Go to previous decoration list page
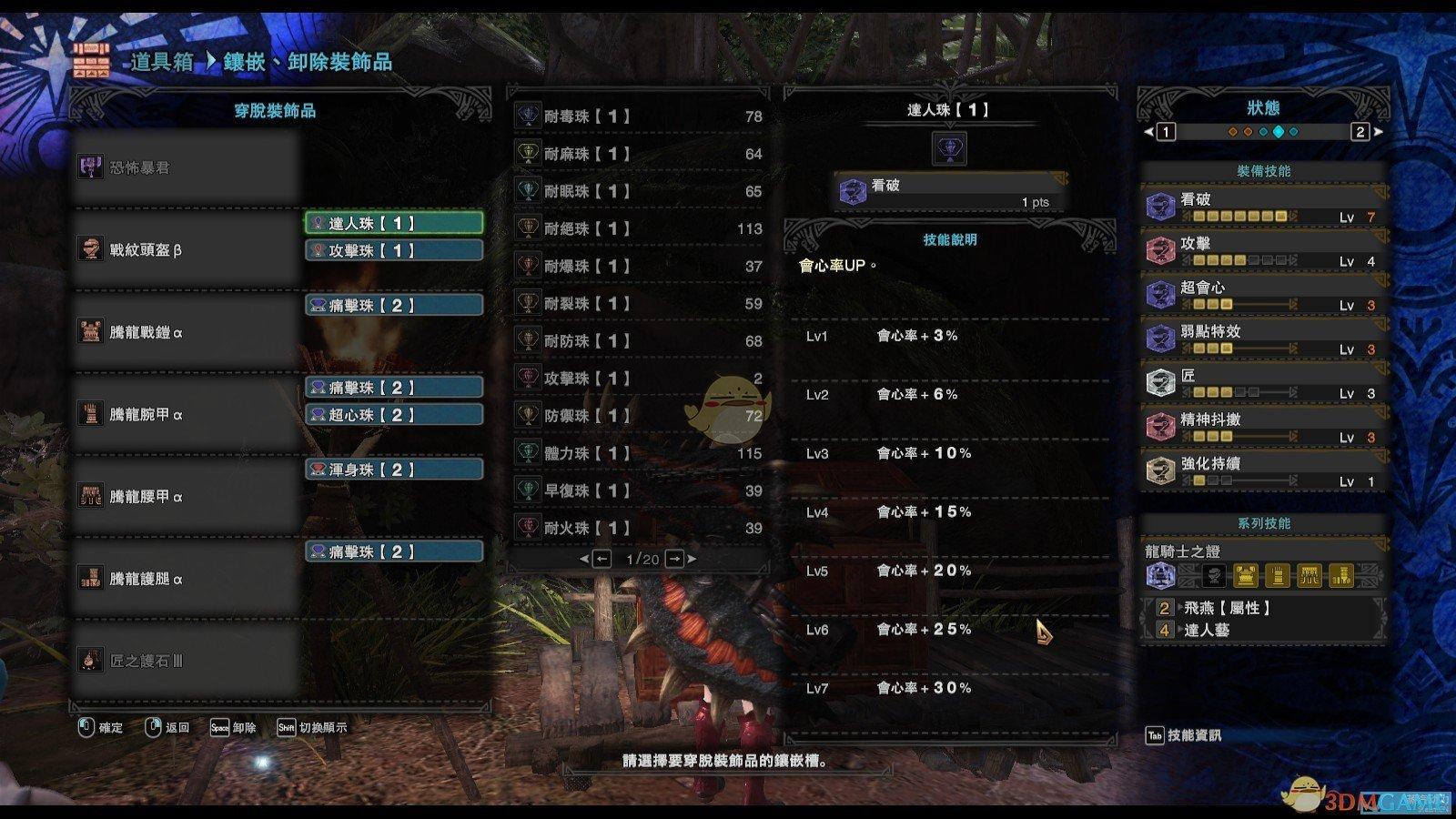The image size is (1456, 819). point(602,559)
